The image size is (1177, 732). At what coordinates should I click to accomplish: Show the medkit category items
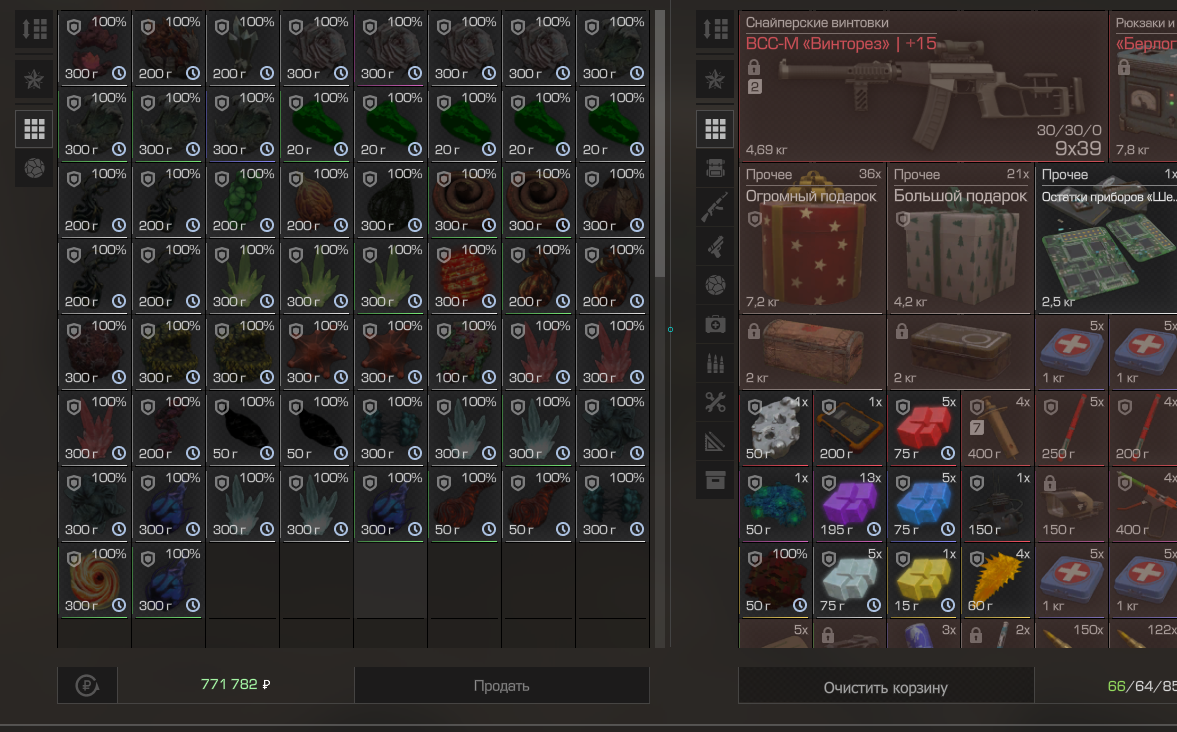pyautogui.click(x=715, y=325)
